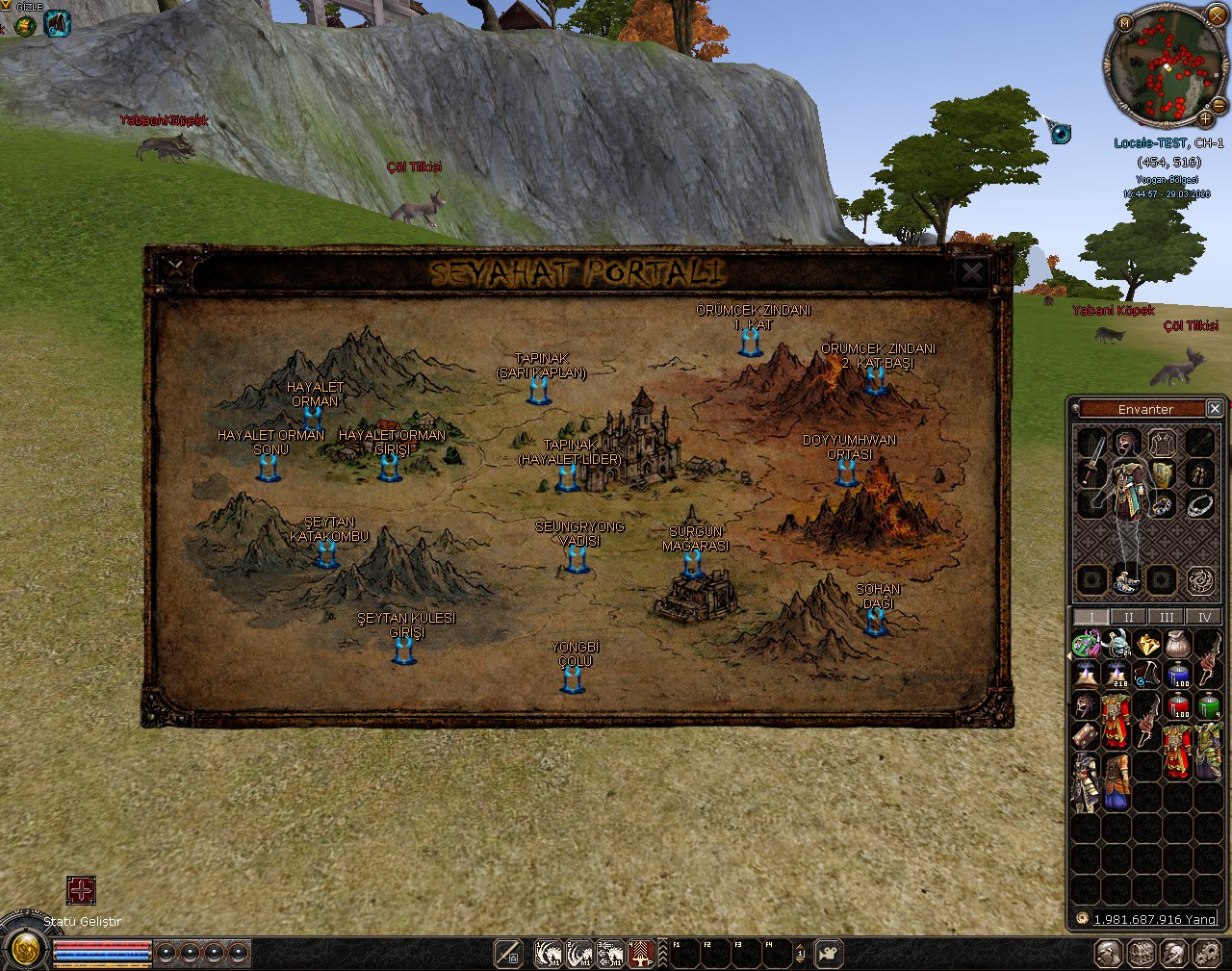Travel to Sürgün Mağarası portal

(693, 564)
